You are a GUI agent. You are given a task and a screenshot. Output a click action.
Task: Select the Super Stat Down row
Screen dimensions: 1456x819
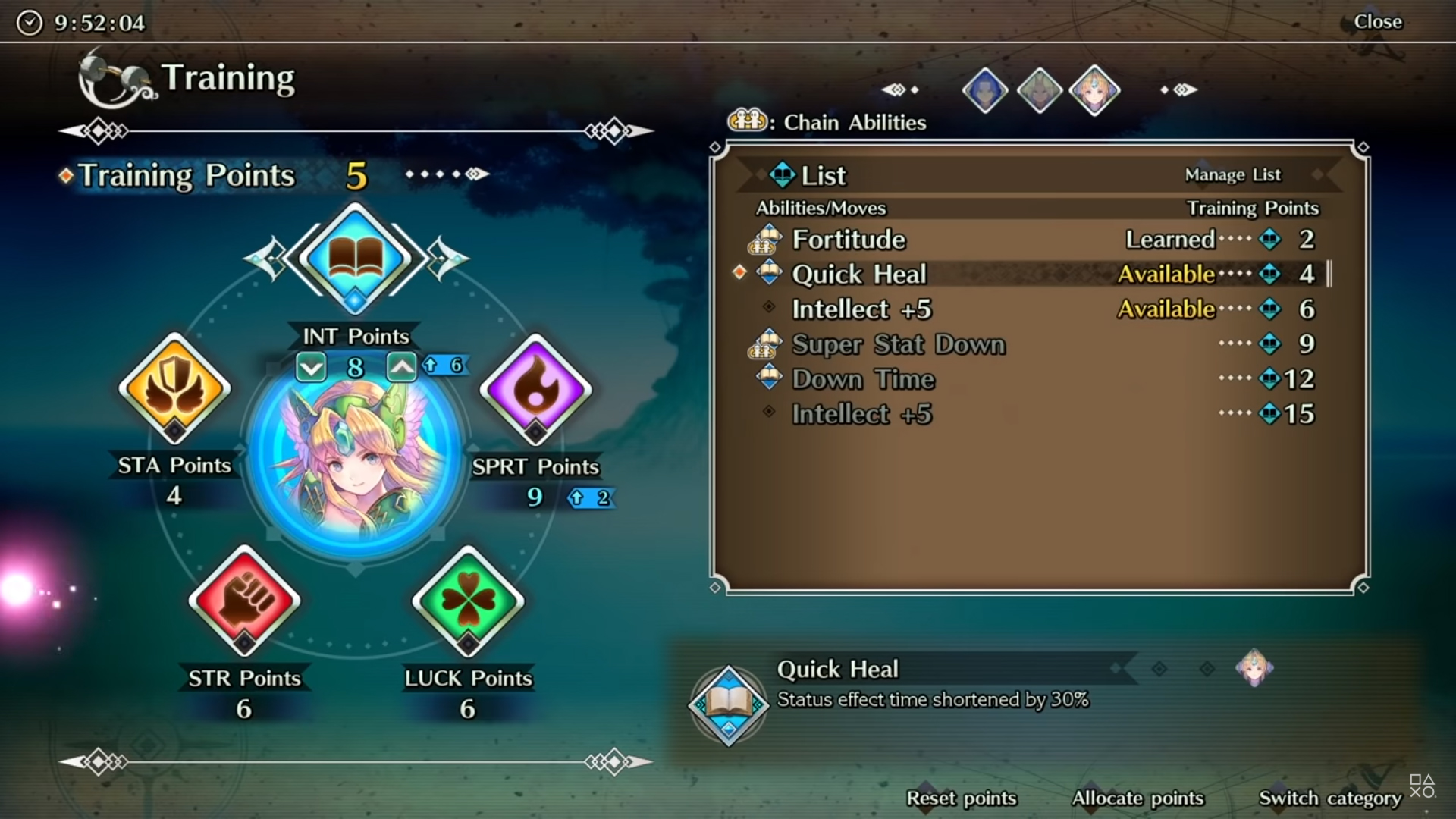coord(1031,344)
